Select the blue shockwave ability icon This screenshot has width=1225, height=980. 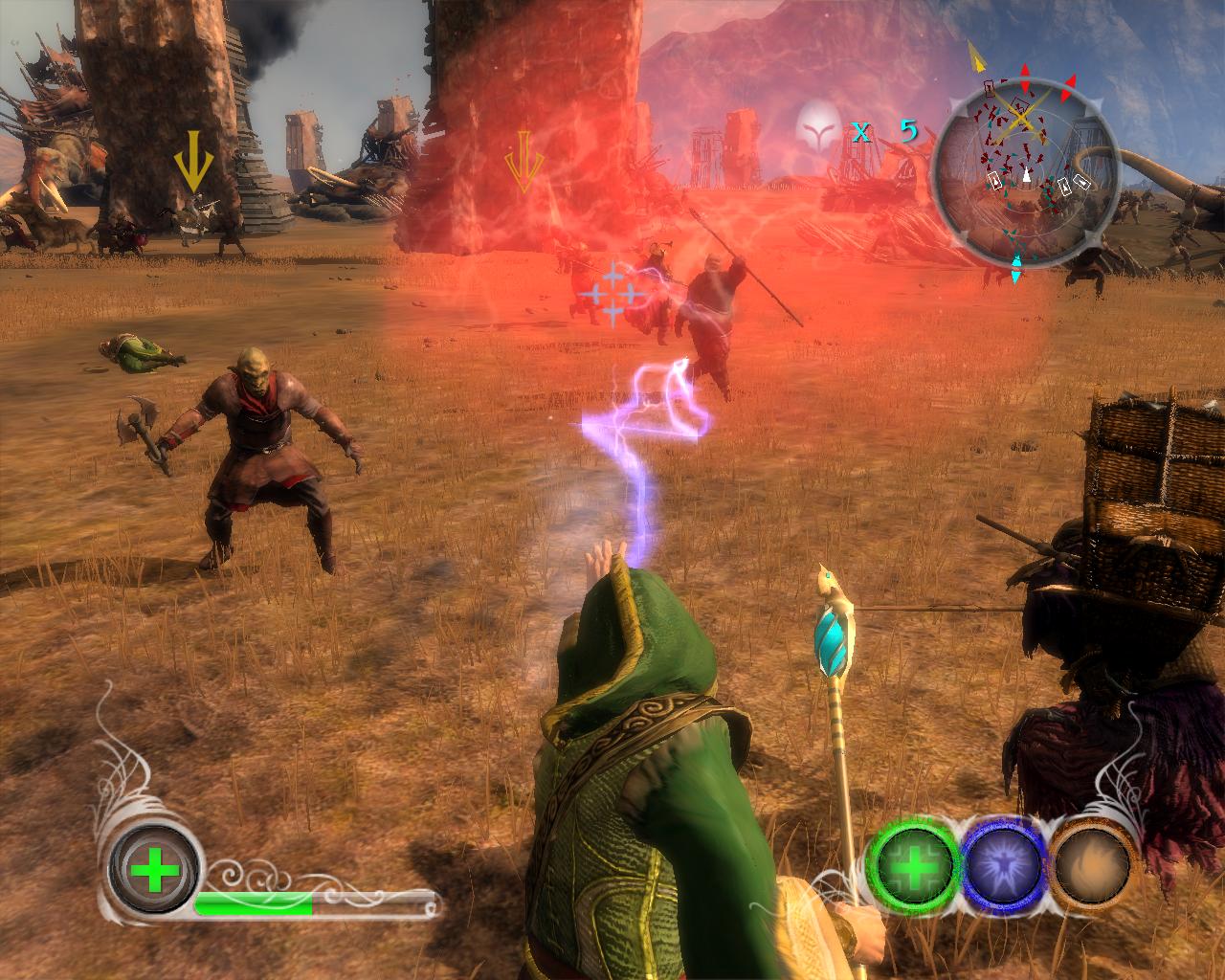pos(1002,866)
